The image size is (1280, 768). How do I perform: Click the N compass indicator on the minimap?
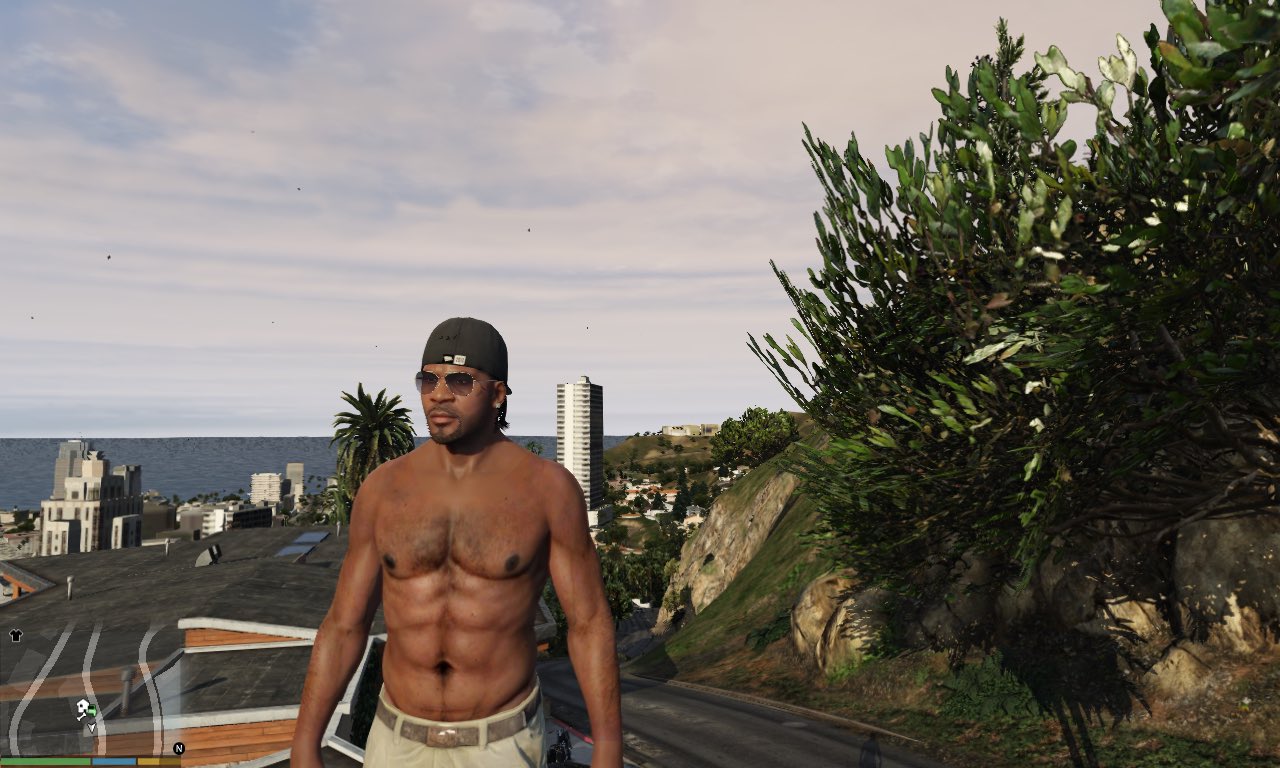pos(179,749)
